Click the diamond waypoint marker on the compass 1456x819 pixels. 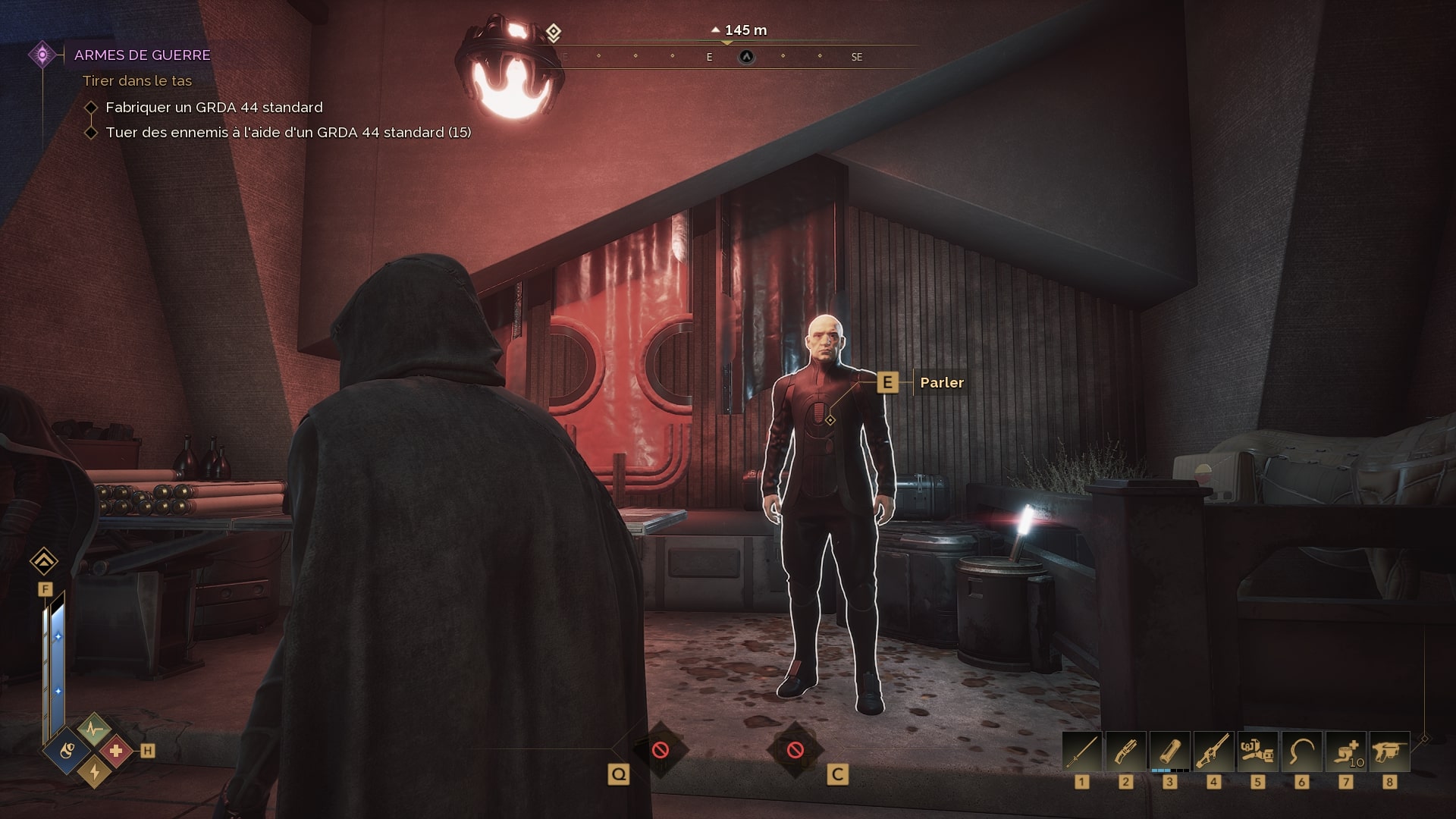point(554,33)
